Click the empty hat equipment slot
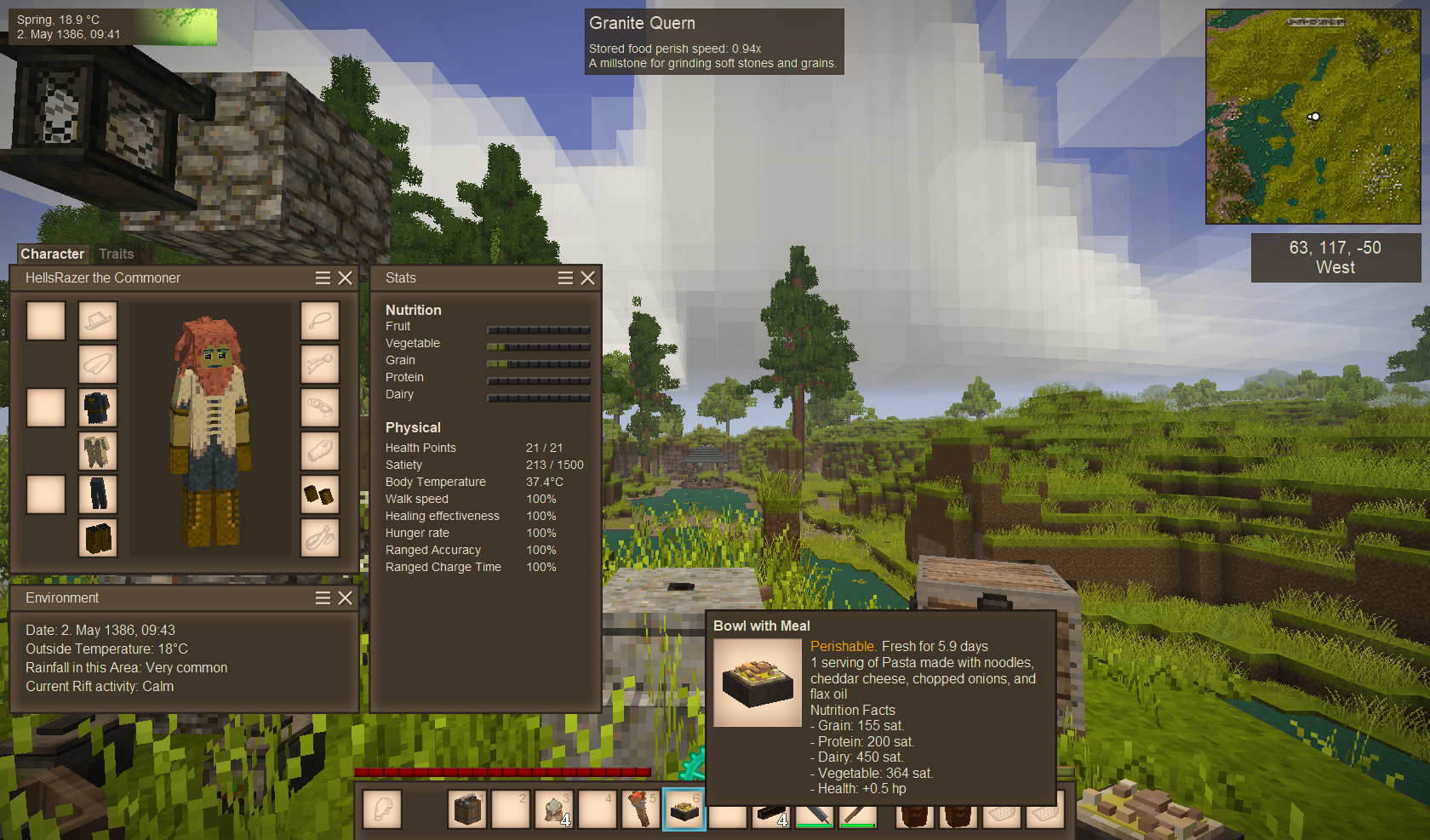 click(97, 321)
